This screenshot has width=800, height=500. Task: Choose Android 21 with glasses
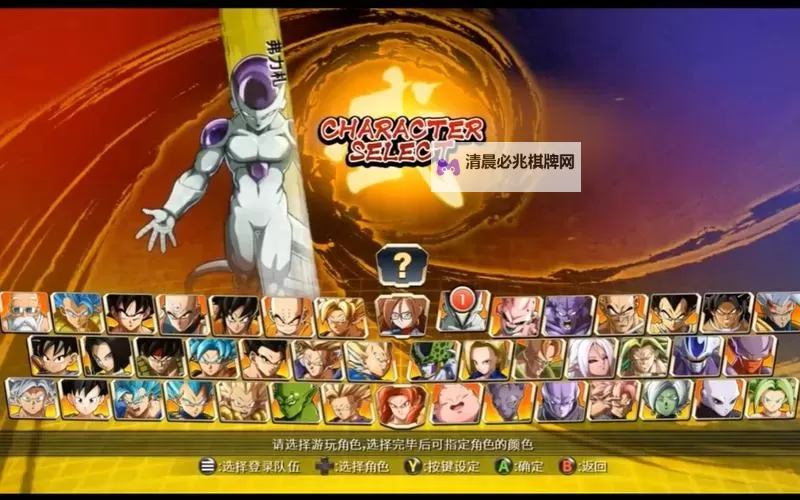400,314
